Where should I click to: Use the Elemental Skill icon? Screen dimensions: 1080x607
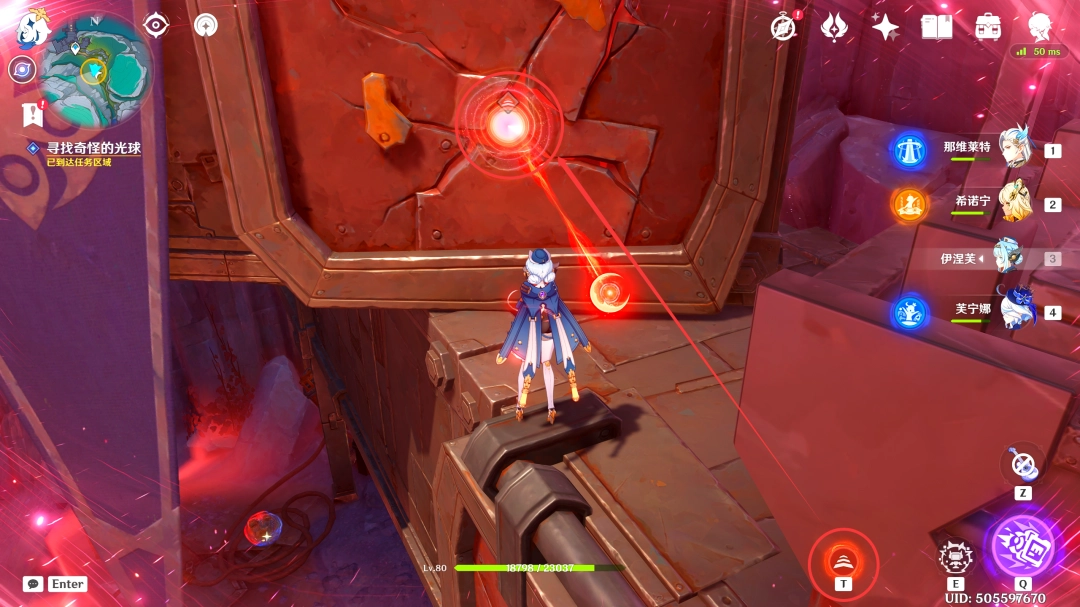(x=955, y=557)
